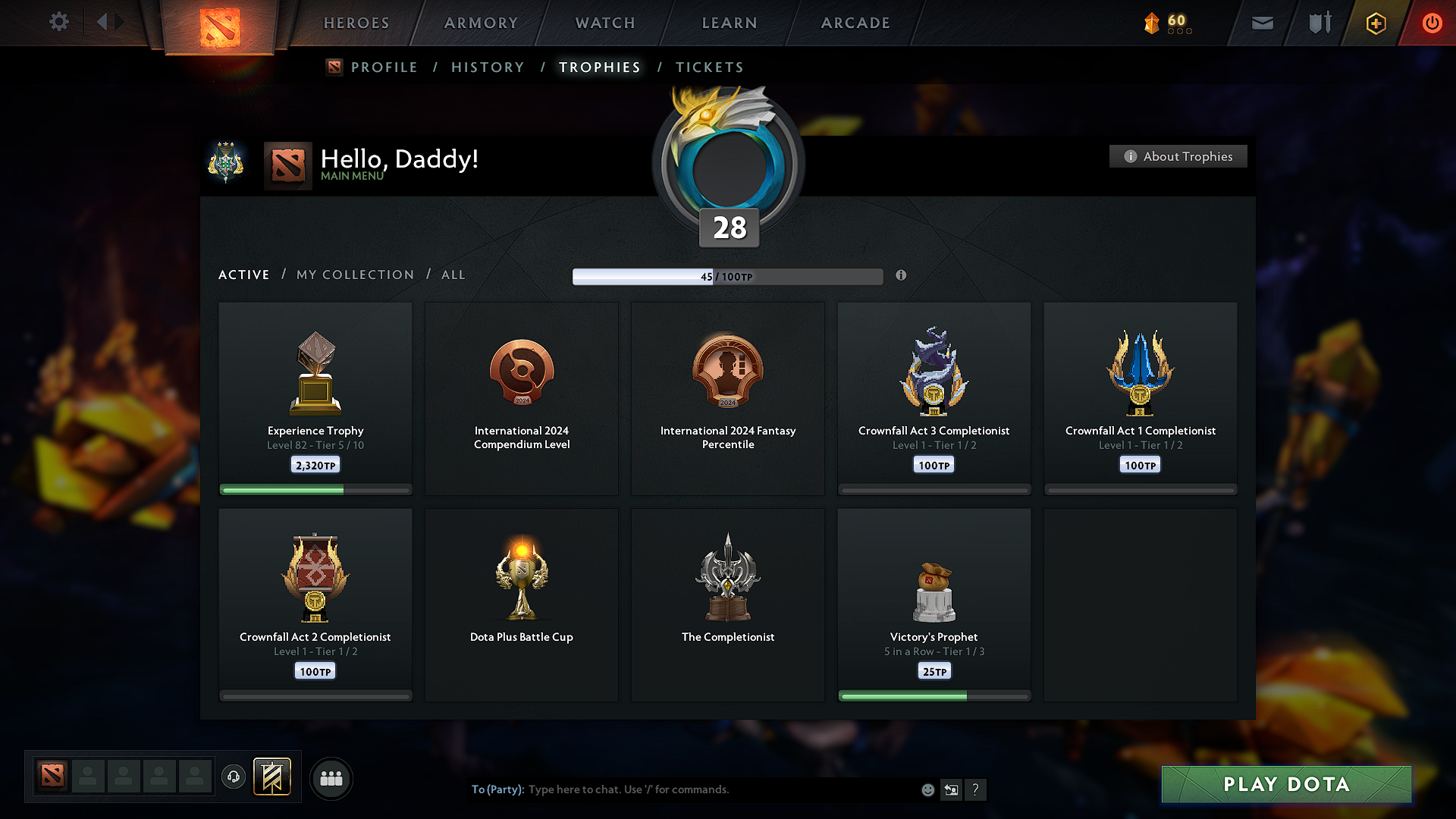Screen dimensions: 1456x819
Task: Click the question mark help icon near chat
Action: tap(976, 789)
